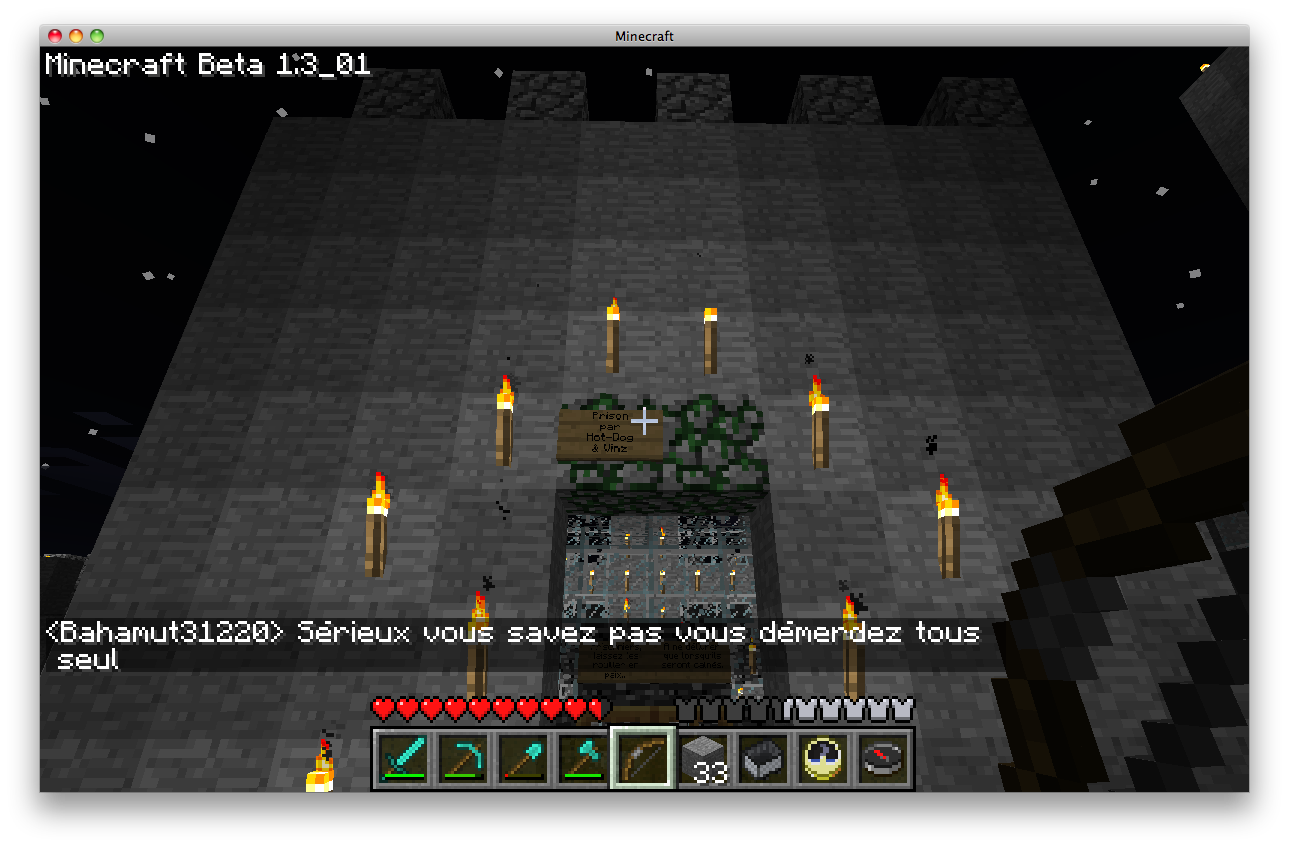The height and width of the screenshot is (847, 1289).
Task: Minimize the window using the yellow button
Action: (76, 36)
